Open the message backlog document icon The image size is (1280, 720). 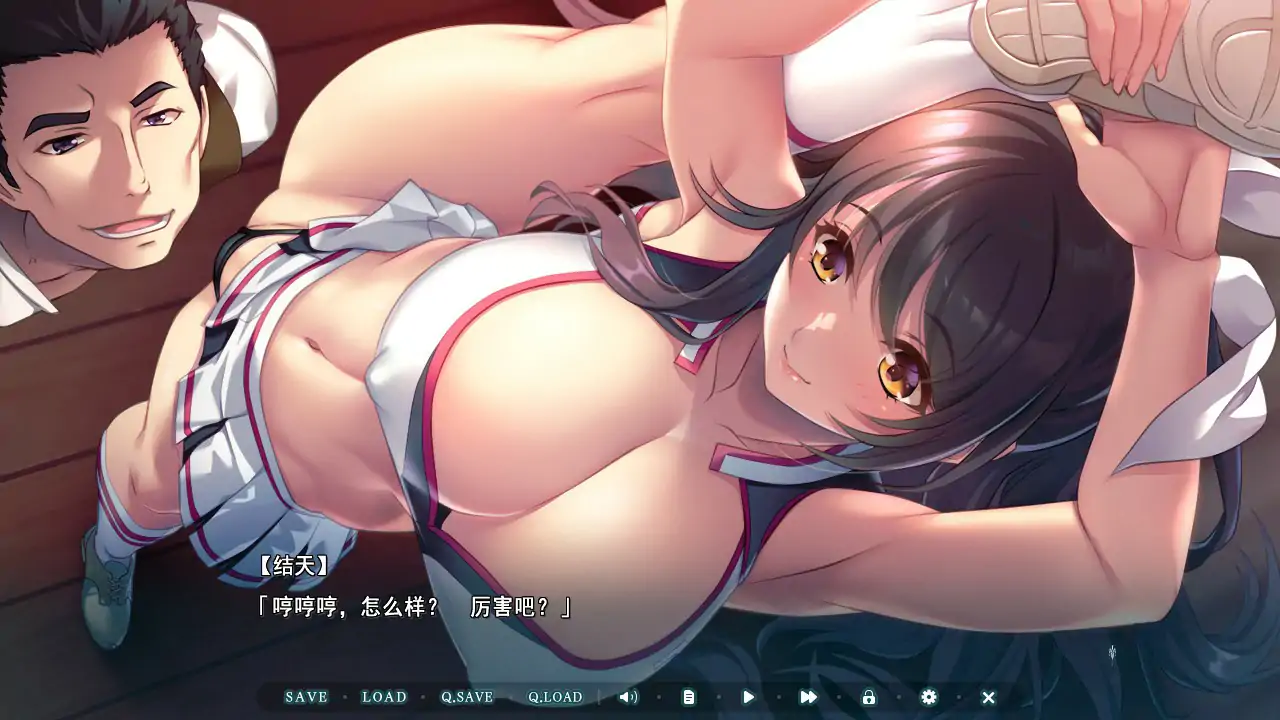[x=688, y=697]
